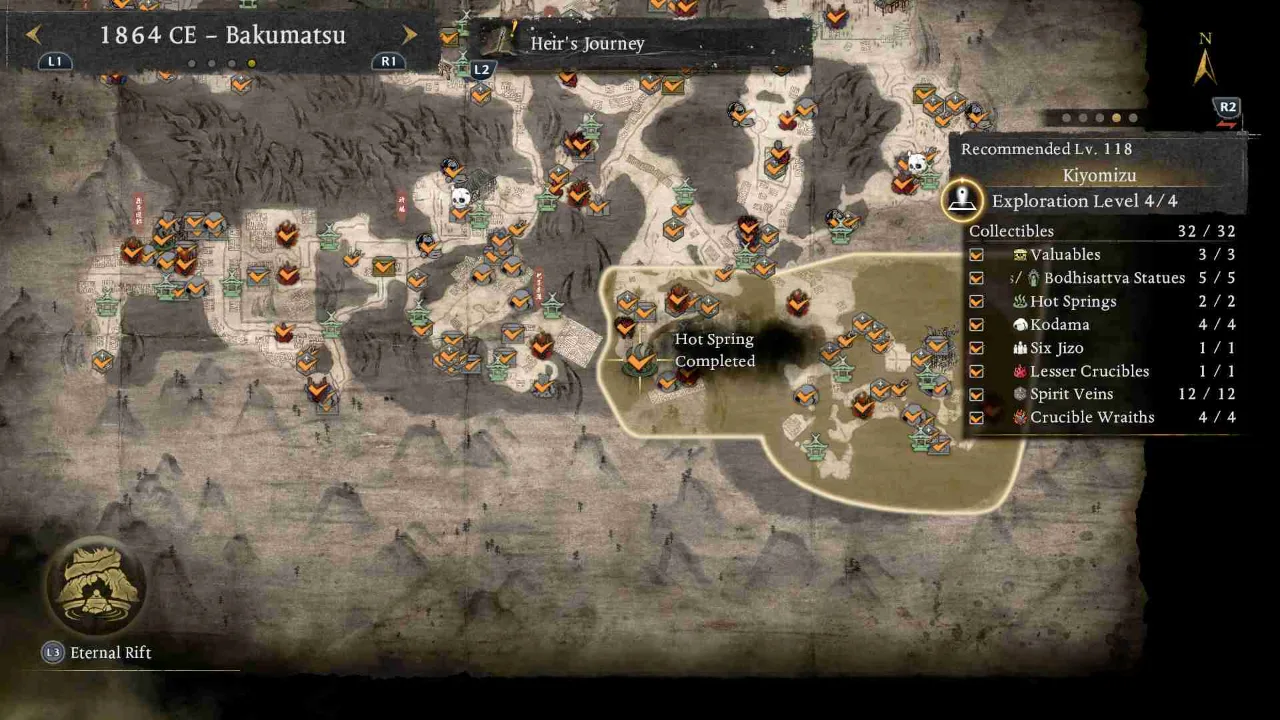Select the Hot Spring Completed map marker

coord(638,356)
